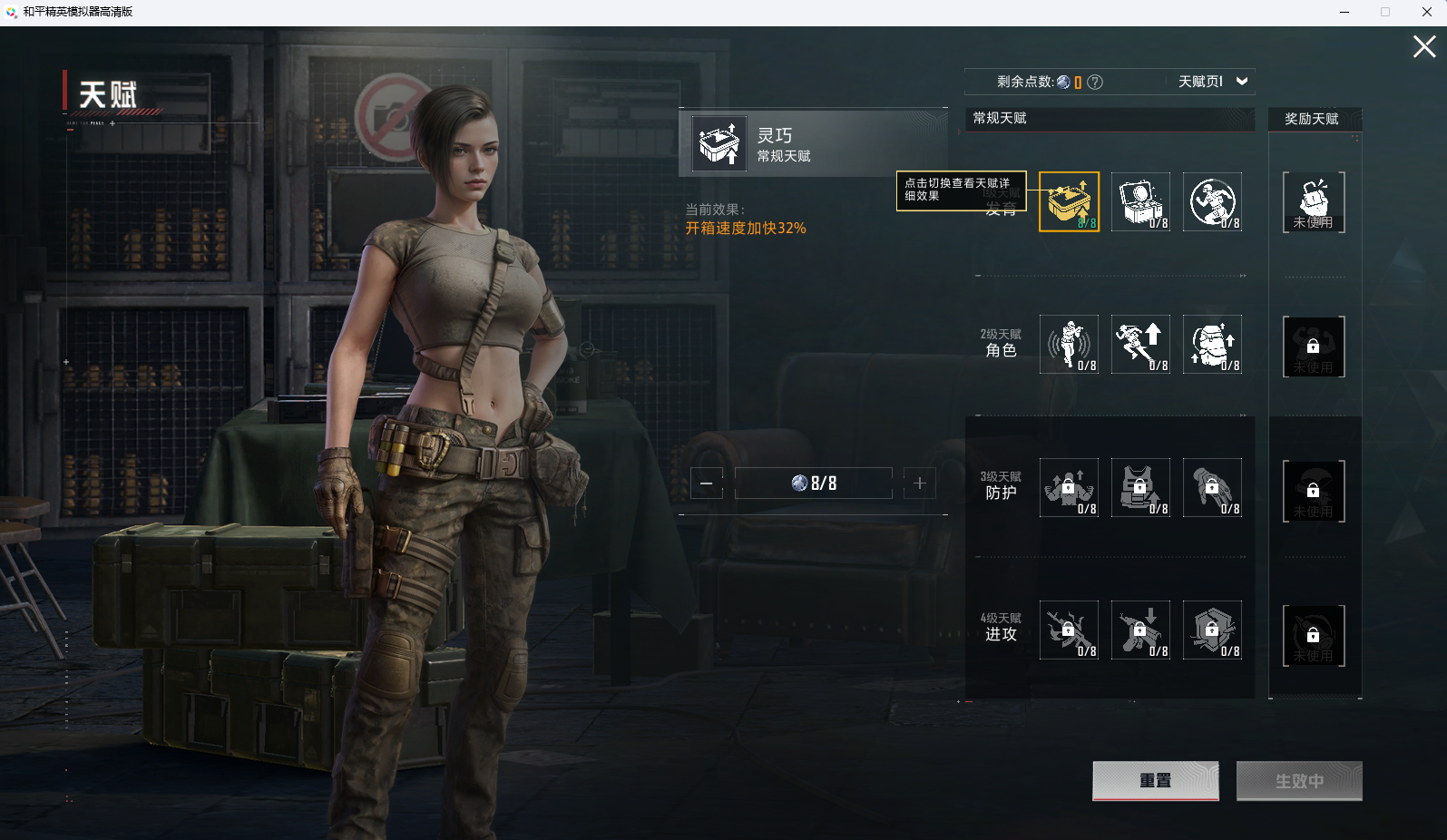Reset talents with the 重置 button
Screen dimensions: 1447x840
[1155, 781]
